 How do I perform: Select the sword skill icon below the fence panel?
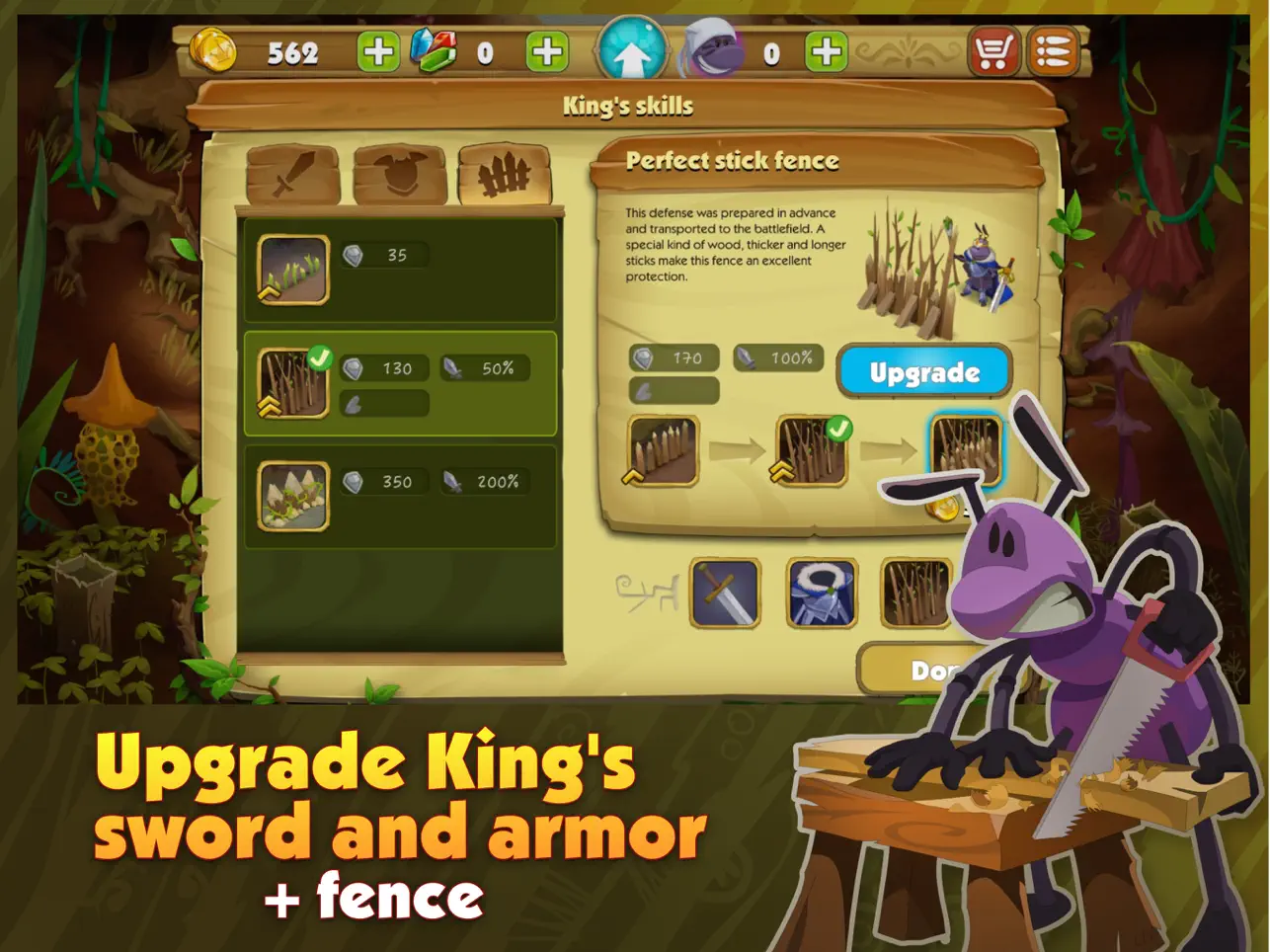click(726, 594)
